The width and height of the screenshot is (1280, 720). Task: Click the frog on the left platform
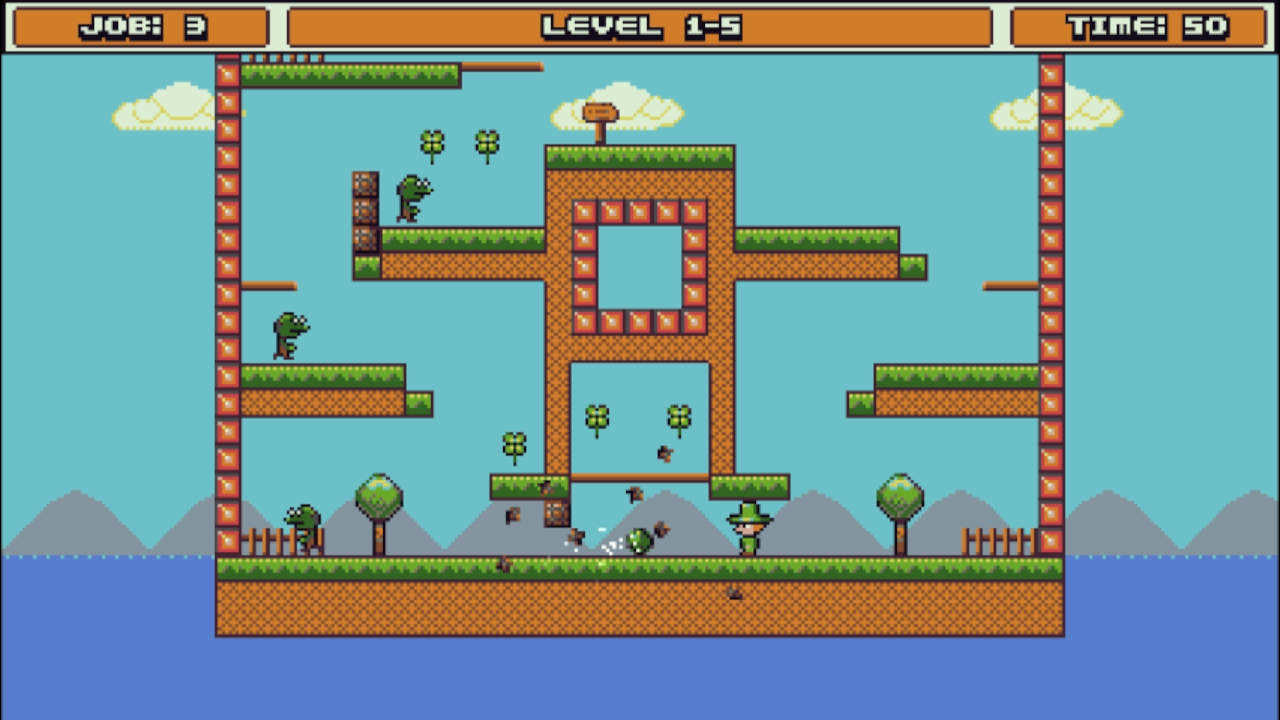pos(288,335)
